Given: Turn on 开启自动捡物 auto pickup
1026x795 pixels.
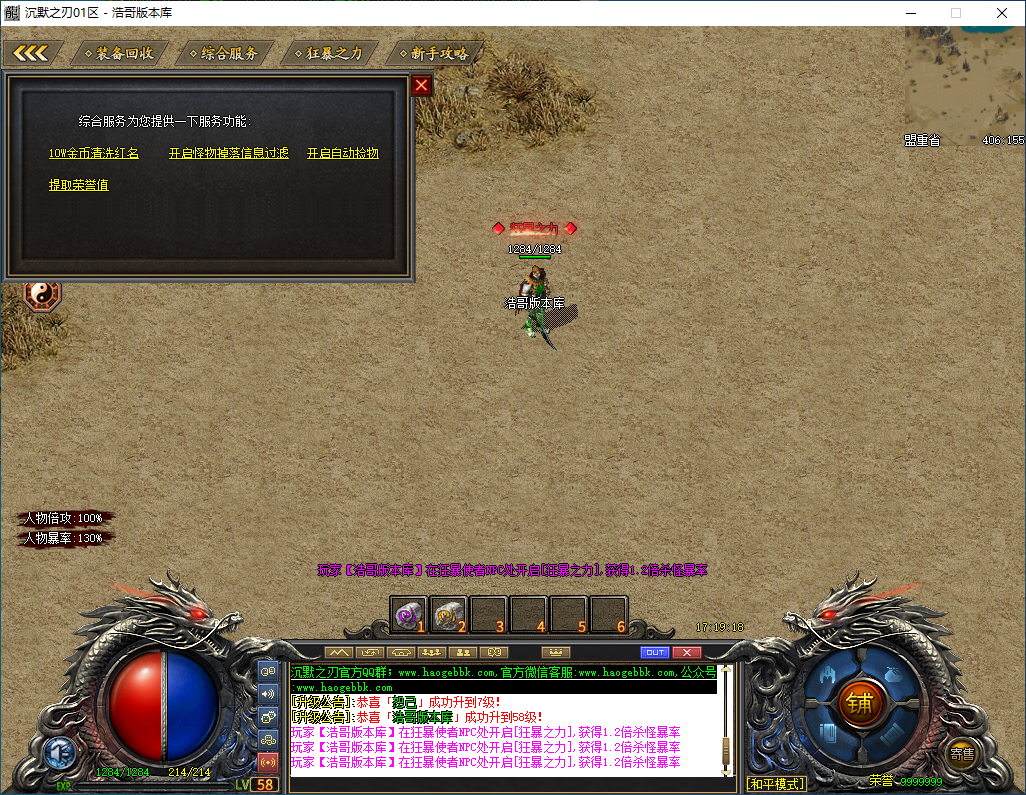Looking at the screenshot, I should (343, 153).
